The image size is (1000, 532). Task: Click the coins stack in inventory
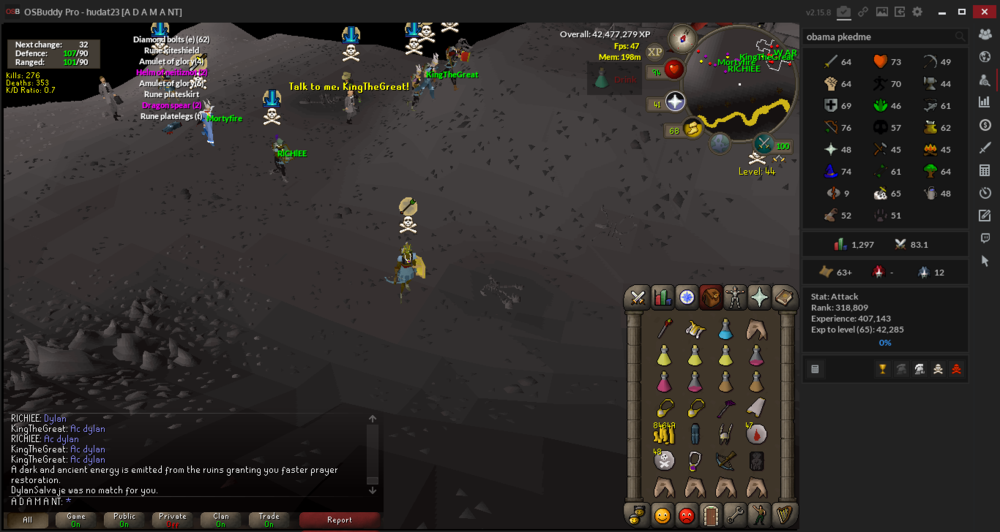[x=663, y=433]
